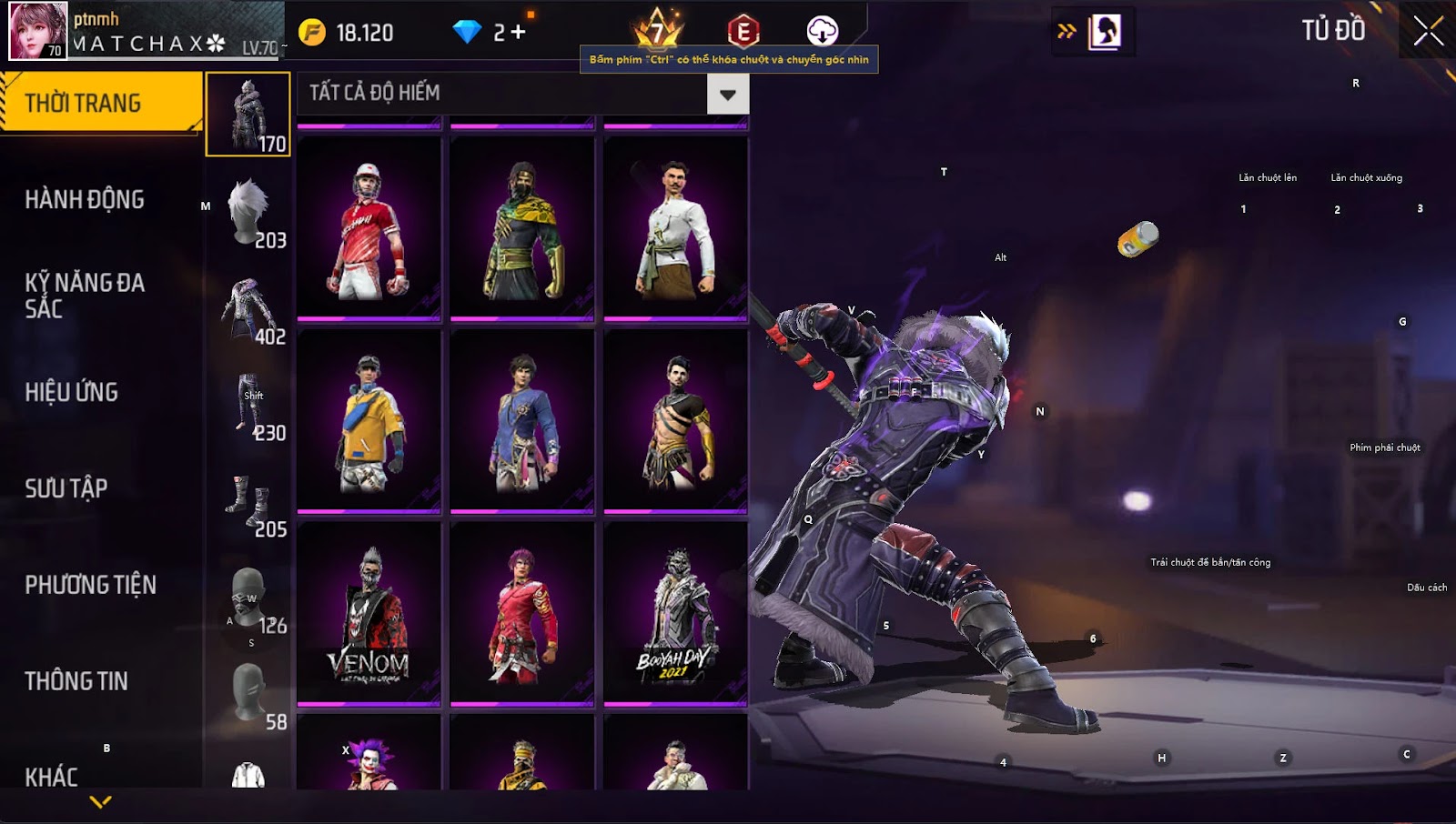
Task: Click the player profile avatar
Action: (38, 31)
